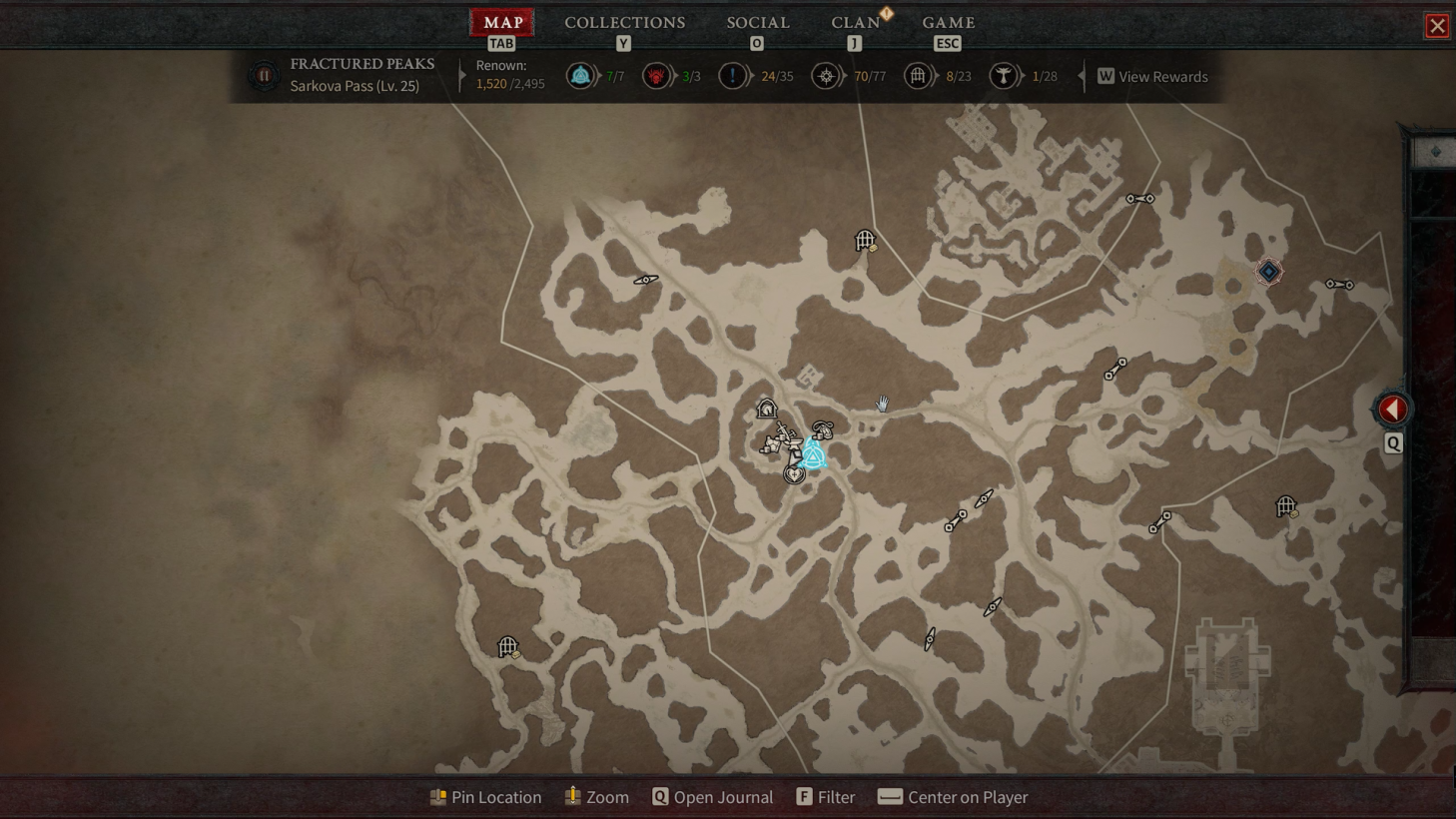
Task: Open the Game menu tab
Action: (x=948, y=22)
